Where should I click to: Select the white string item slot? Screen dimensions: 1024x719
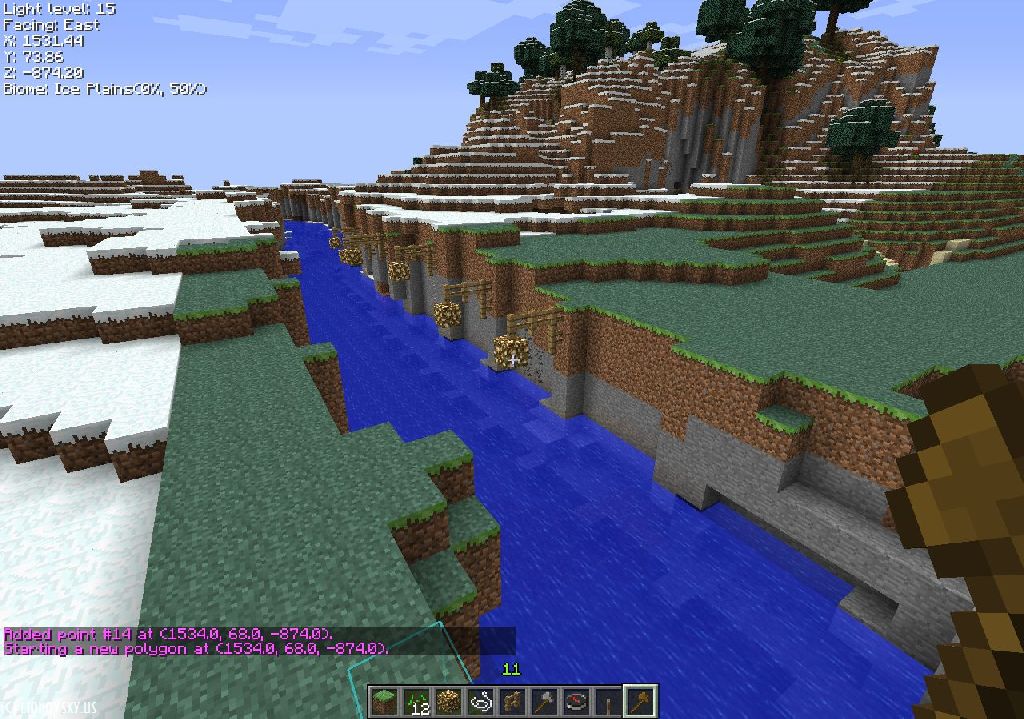point(480,702)
